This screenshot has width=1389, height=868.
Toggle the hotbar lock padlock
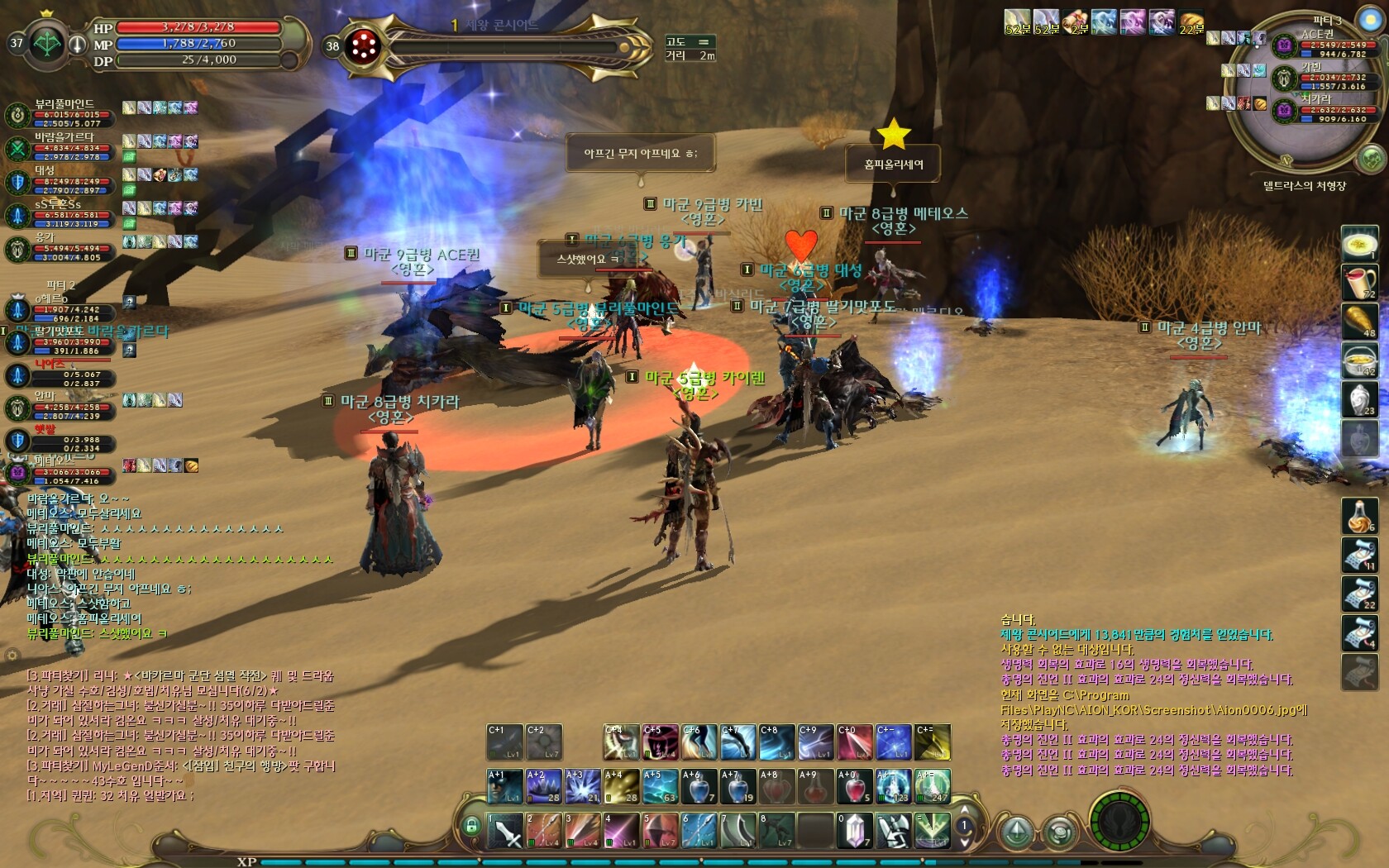point(471,825)
